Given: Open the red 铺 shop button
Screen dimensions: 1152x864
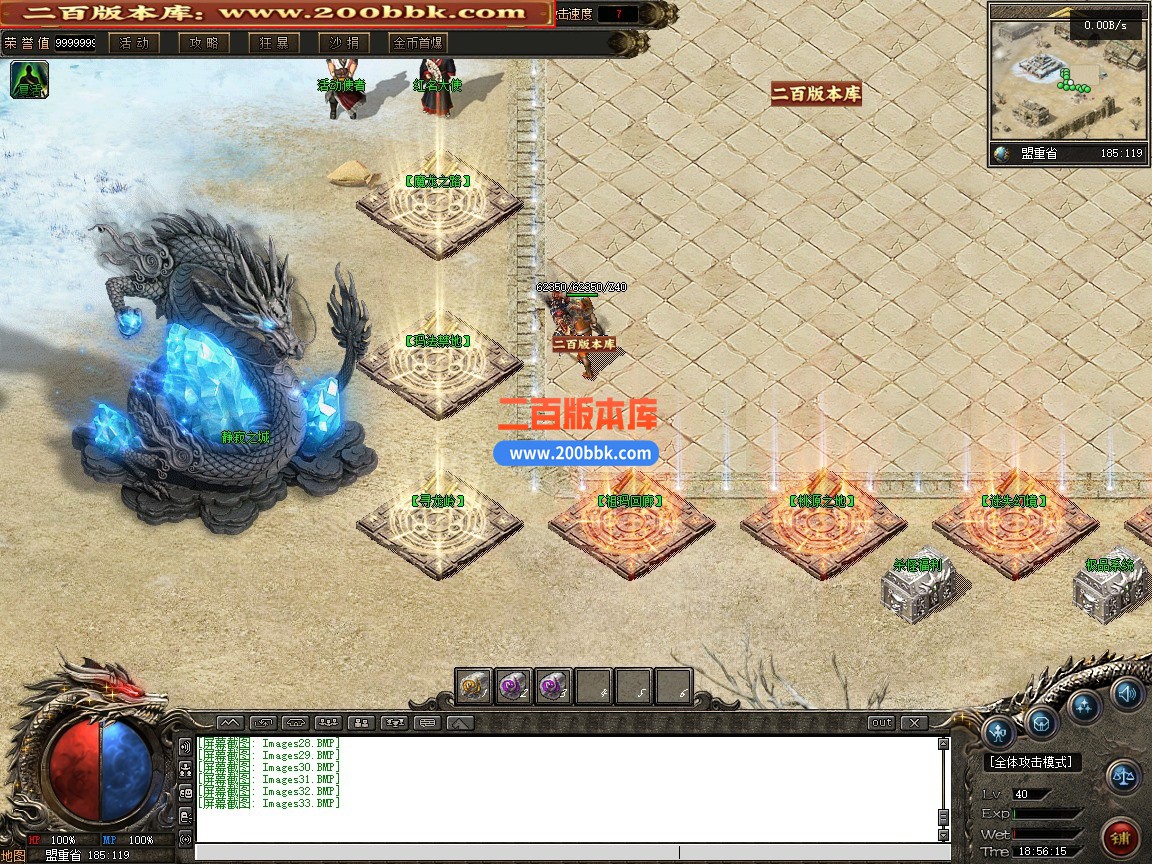Looking at the screenshot, I should click(1119, 836).
